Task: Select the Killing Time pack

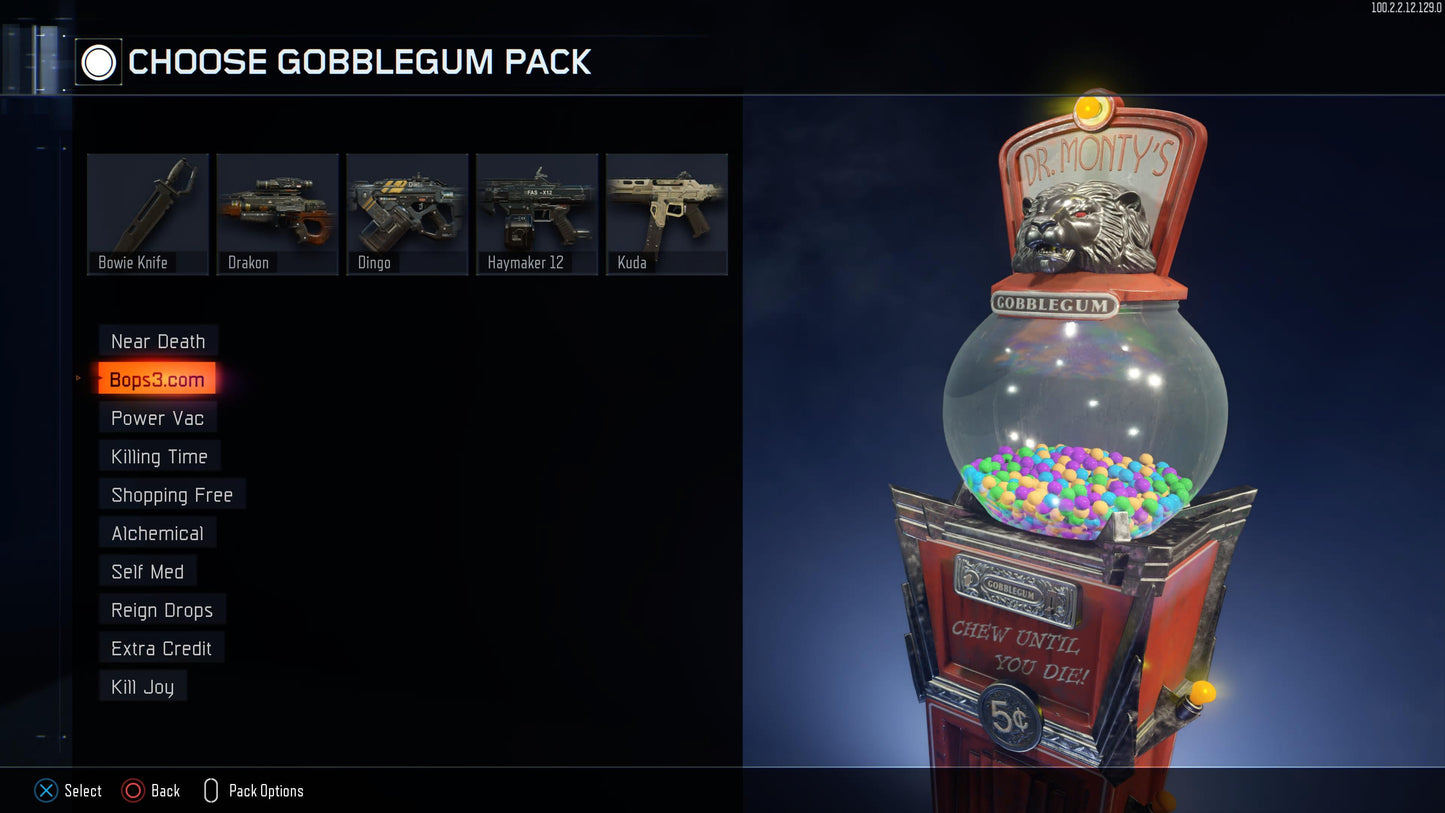Action: 159,456
